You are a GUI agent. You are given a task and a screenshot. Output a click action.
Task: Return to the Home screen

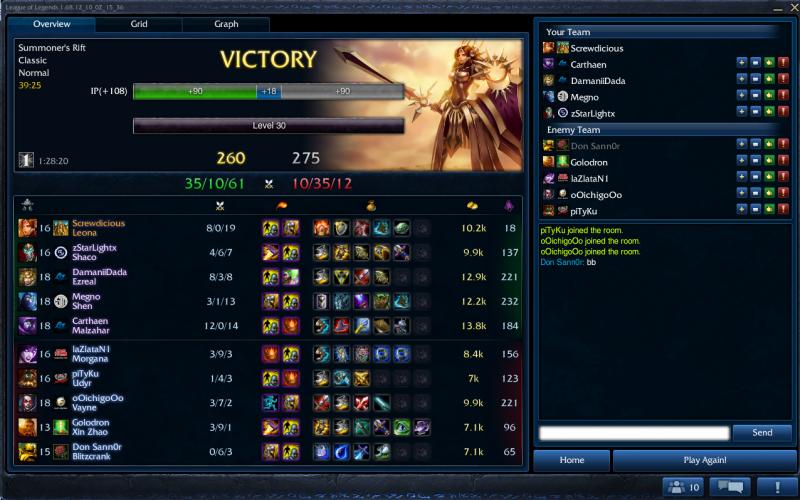571,460
